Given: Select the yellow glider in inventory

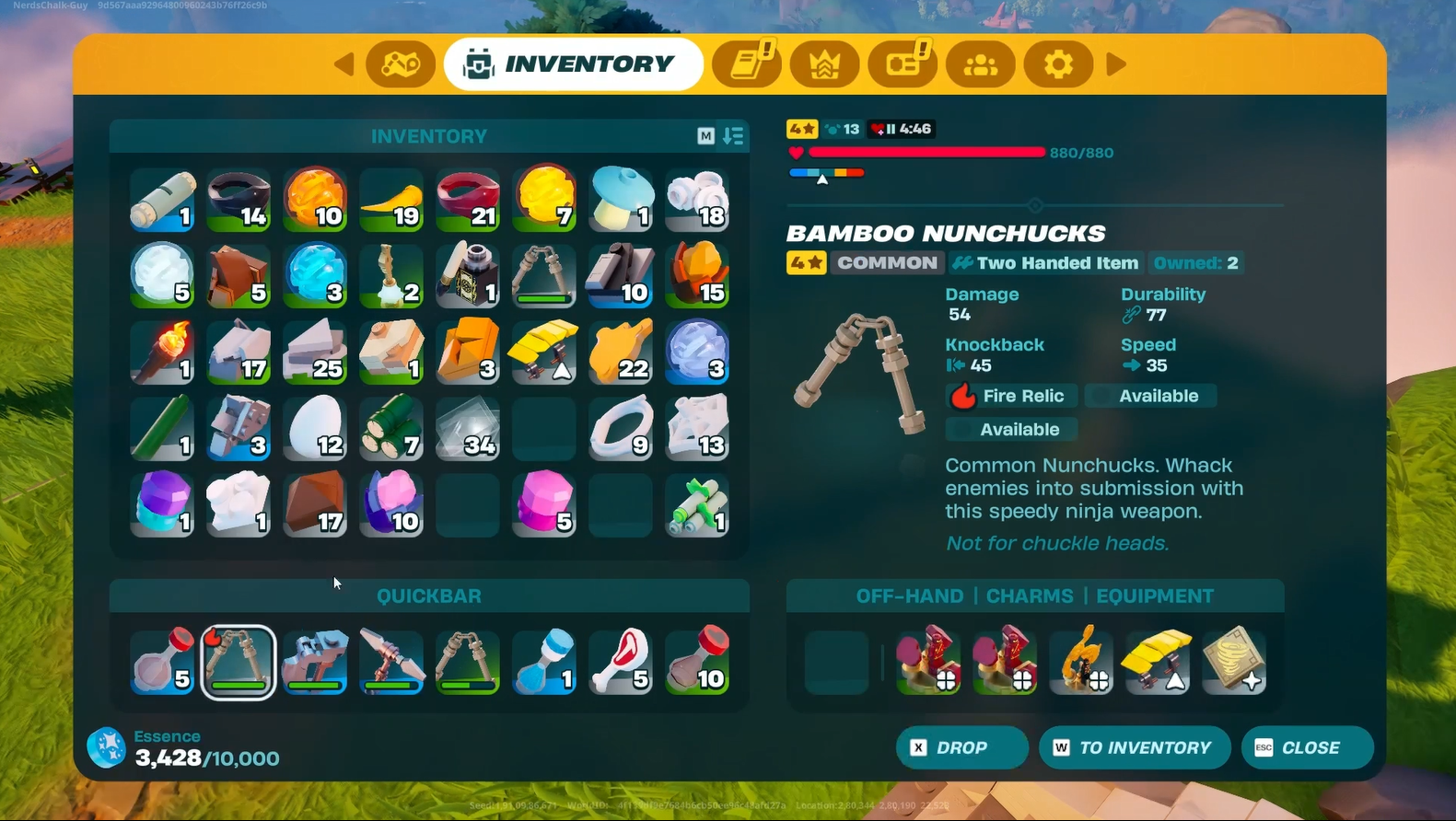Looking at the screenshot, I should point(544,353).
